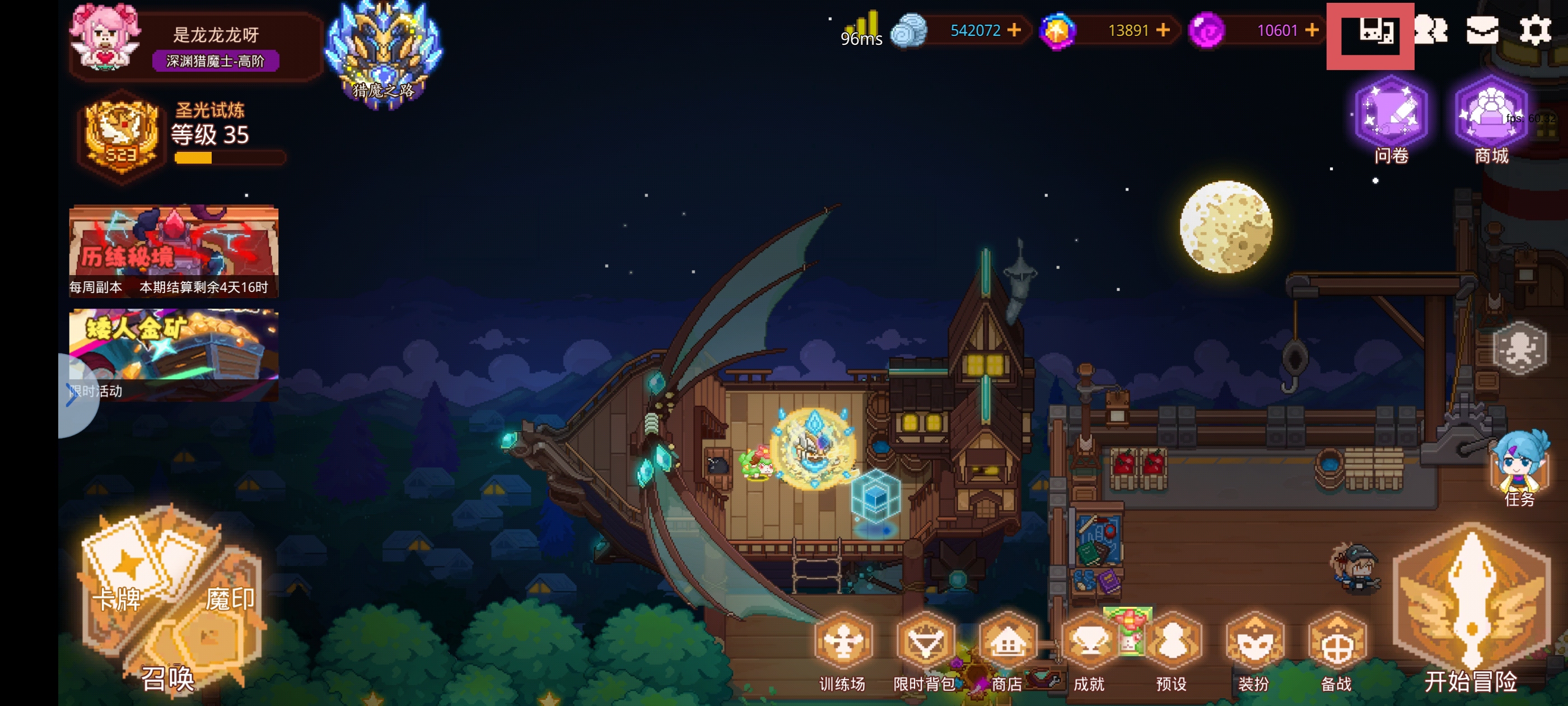This screenshot has width=1568, height=706.
Task: Open the 猎魔之路 rank emblem
Action: pos(384,55)
